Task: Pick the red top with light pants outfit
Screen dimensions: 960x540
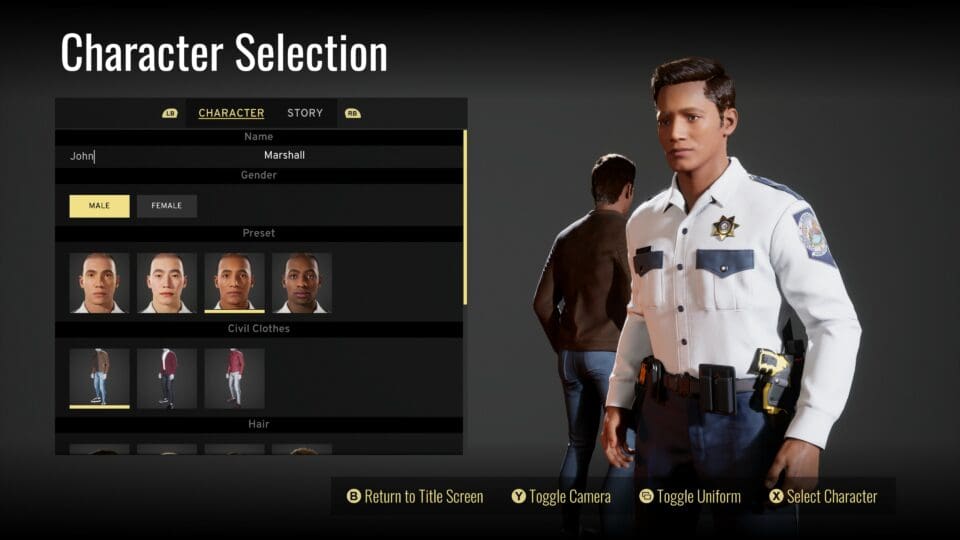Action: coord(235,377)
